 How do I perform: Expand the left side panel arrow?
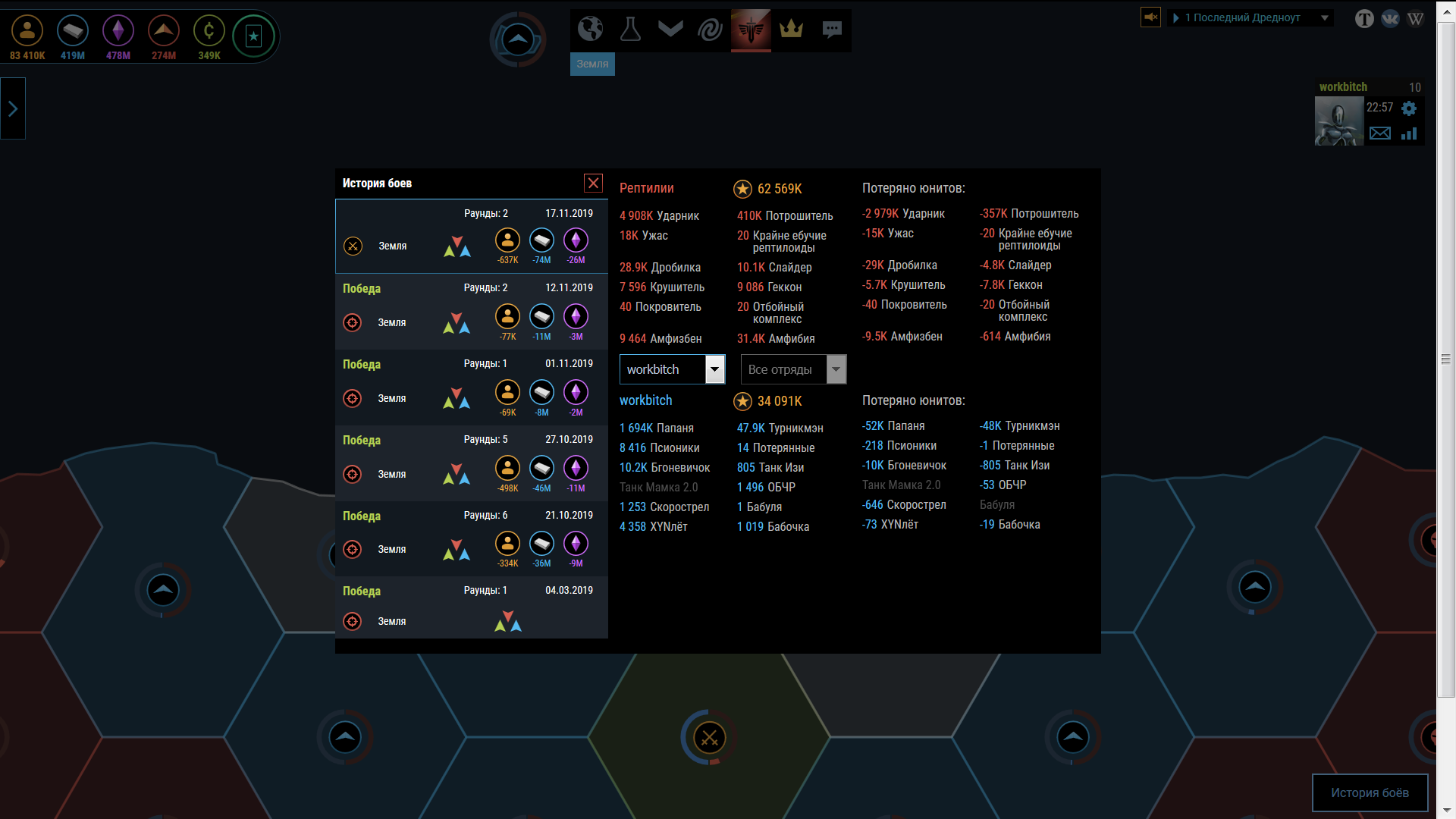point(13,109)
